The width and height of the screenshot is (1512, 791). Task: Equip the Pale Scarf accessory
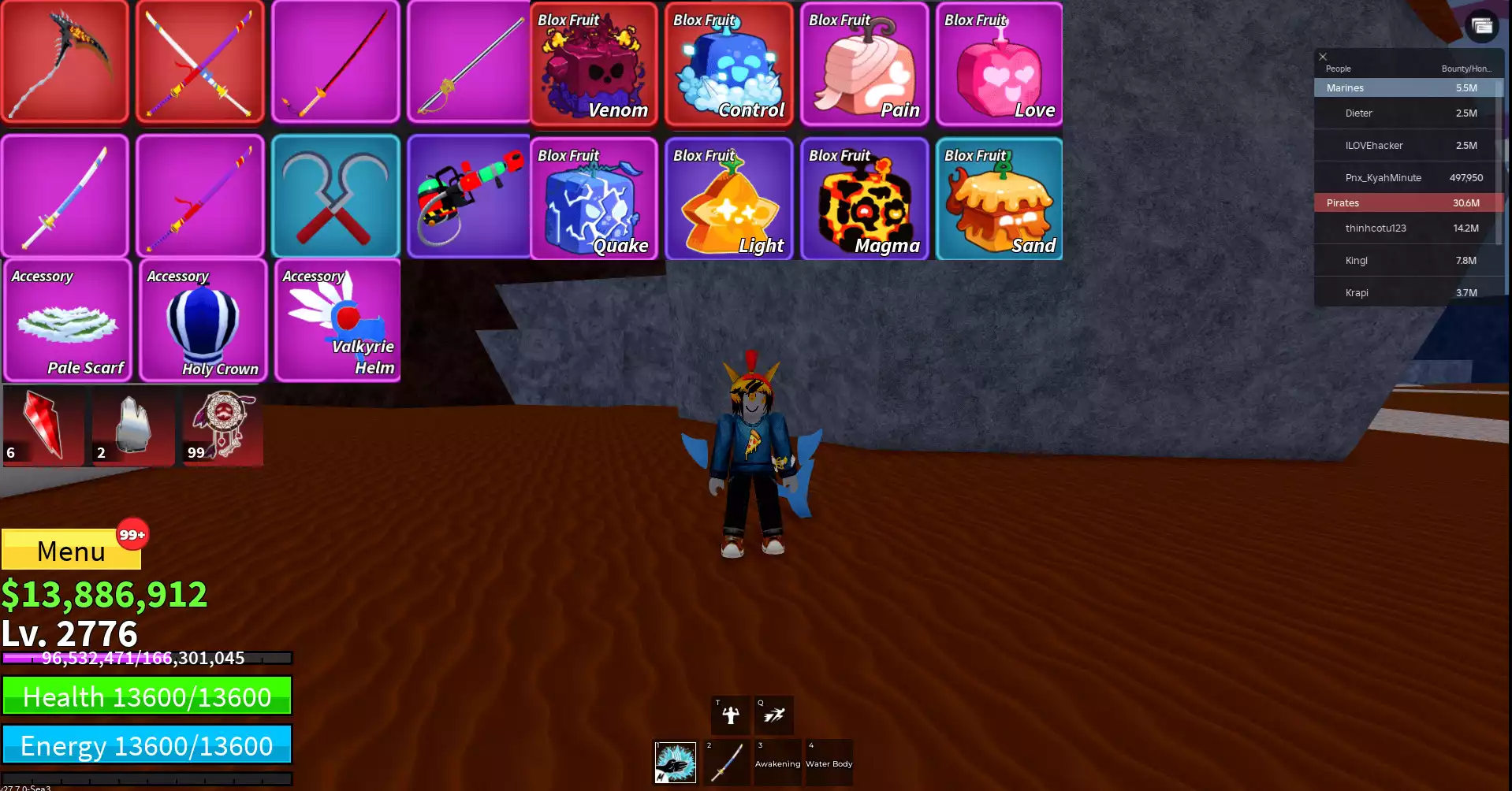[67, 321]
